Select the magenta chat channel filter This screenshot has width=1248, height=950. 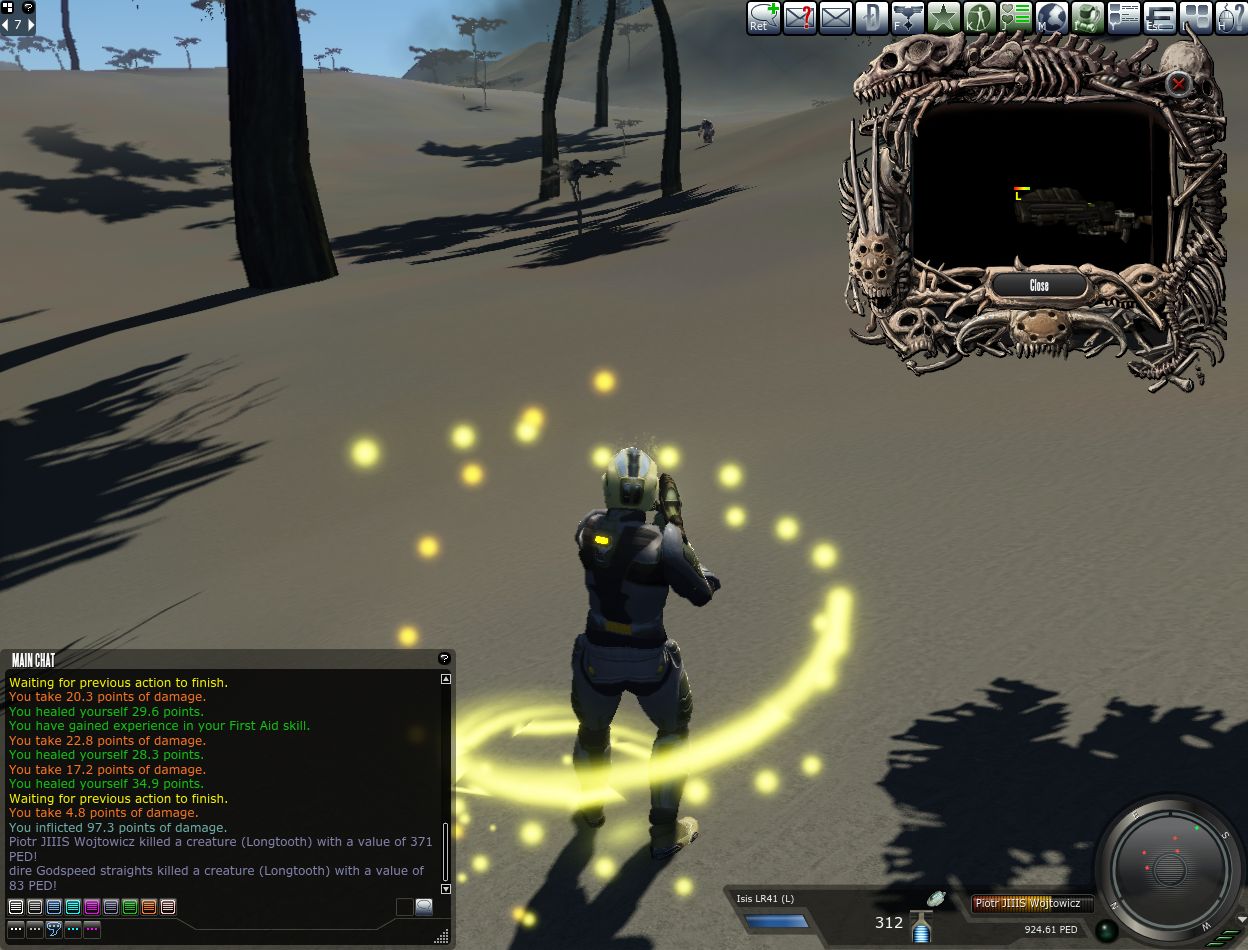pos(92,907)
